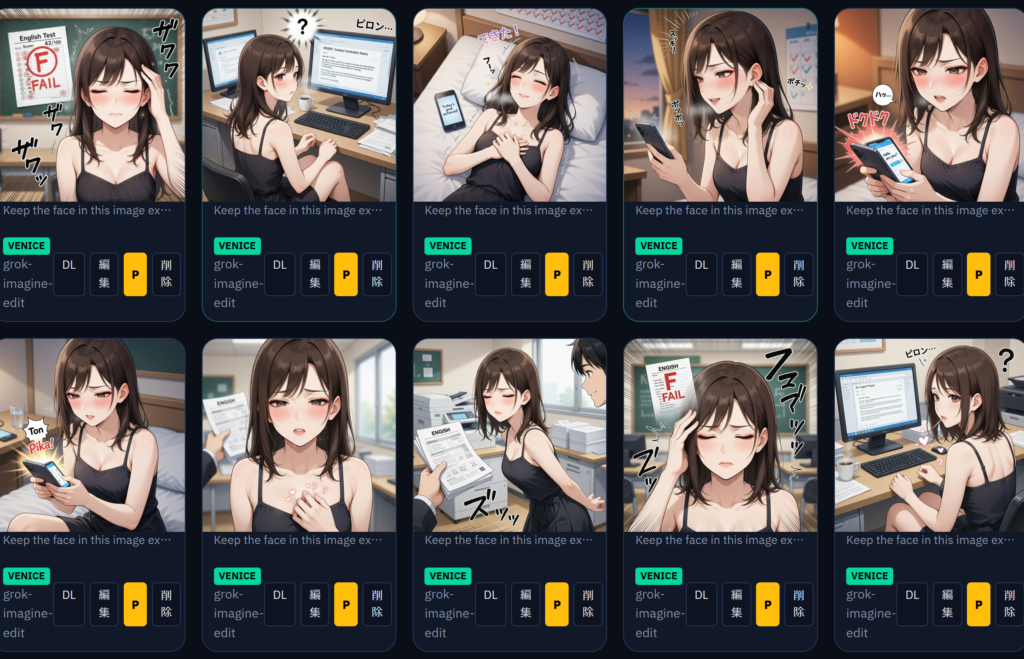The width and height of the screenshot is (1024, 659).
Task: Open the 'Ton Pika!' phone thumbnail
Action: 92,435
